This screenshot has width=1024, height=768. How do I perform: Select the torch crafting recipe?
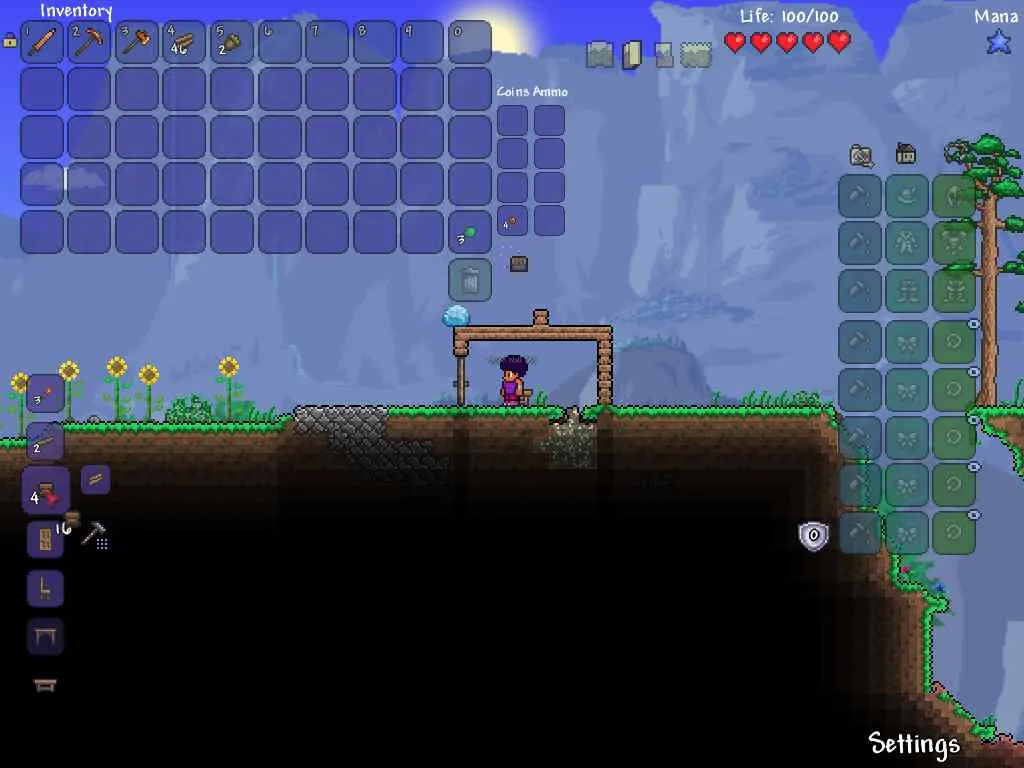pos(45,394)
